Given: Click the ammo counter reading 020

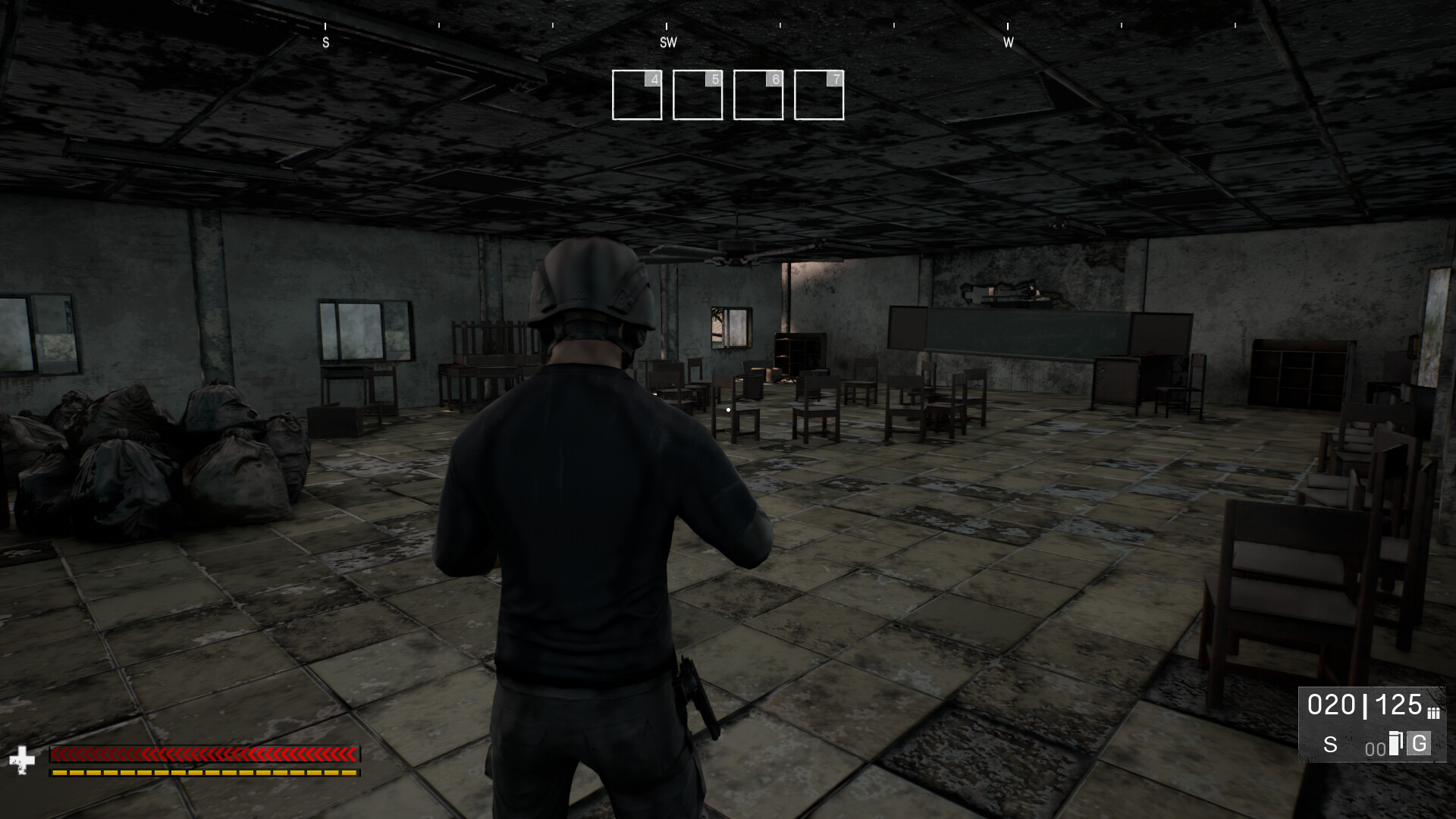Looking at the screenshot, I should 1332,704.
